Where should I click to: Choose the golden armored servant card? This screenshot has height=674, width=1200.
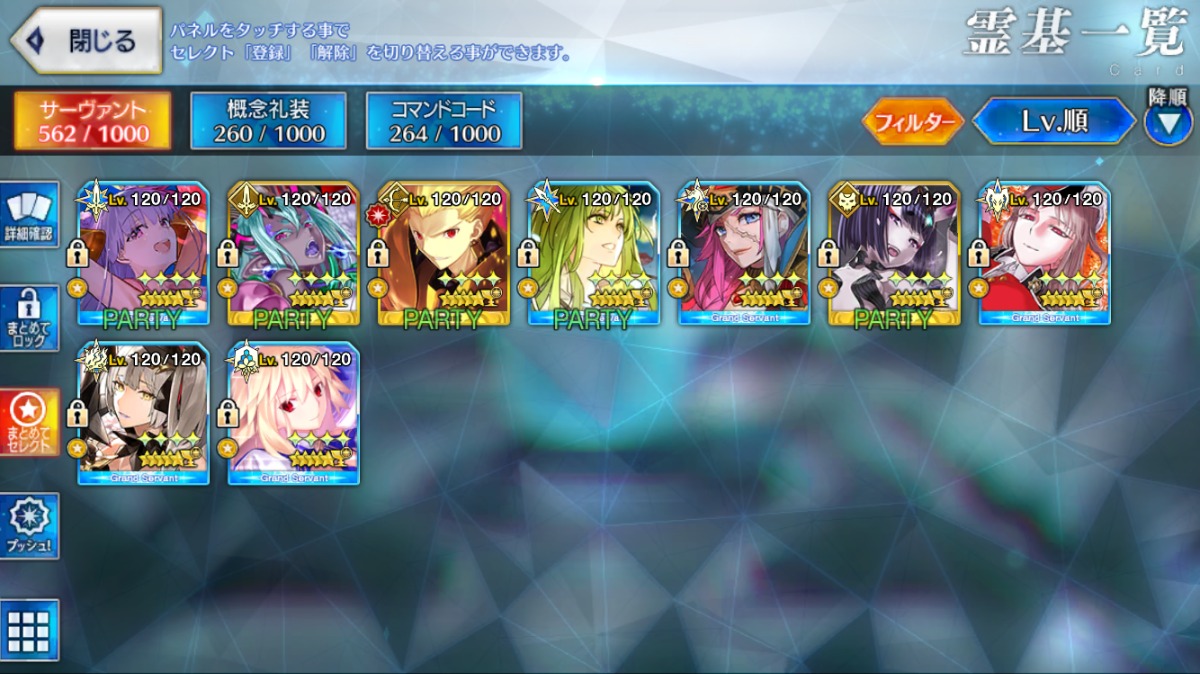[x=444, y=255]
